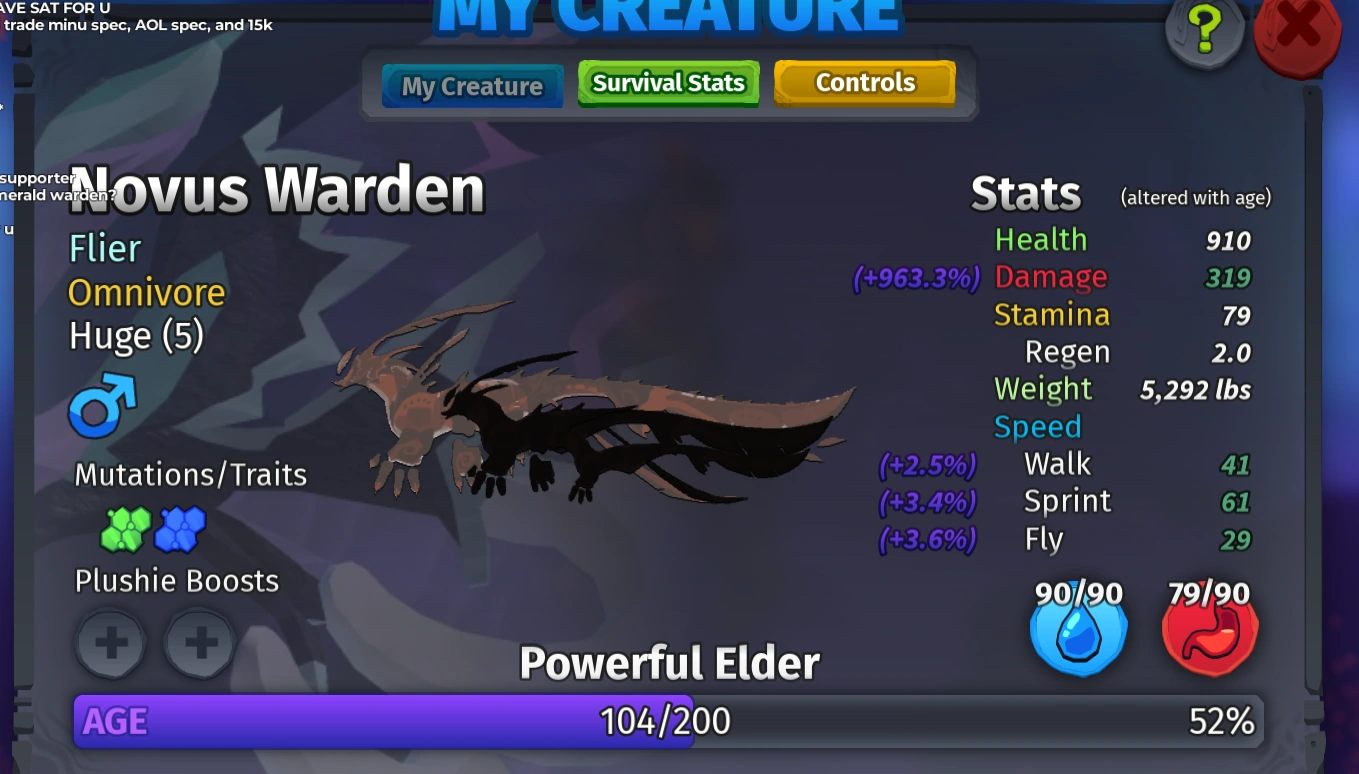The image size is (1359, 774).
Task: Switch to the Survival Stats tab
Action: [x=668, y=83]
